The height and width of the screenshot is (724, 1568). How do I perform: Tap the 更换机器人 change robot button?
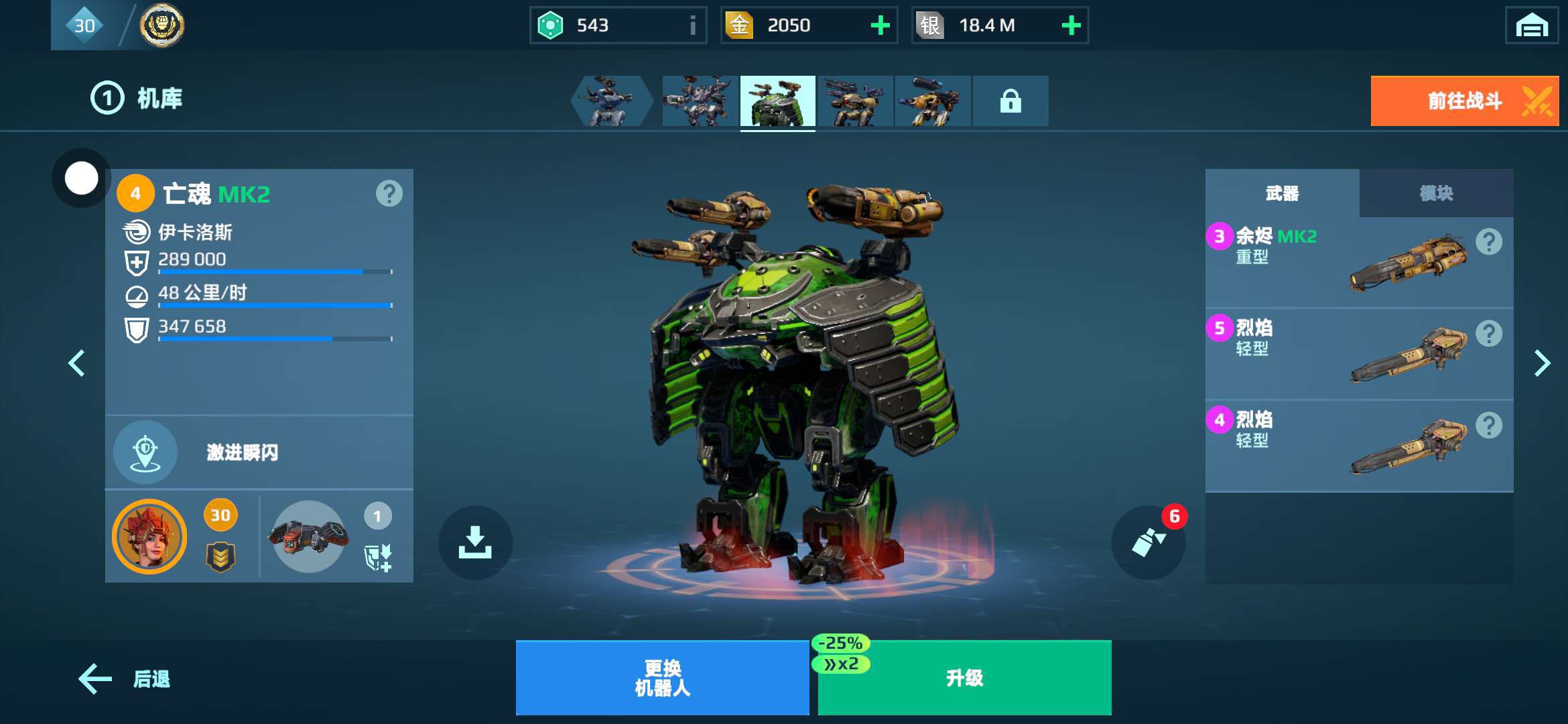click(x=662, y=678)
